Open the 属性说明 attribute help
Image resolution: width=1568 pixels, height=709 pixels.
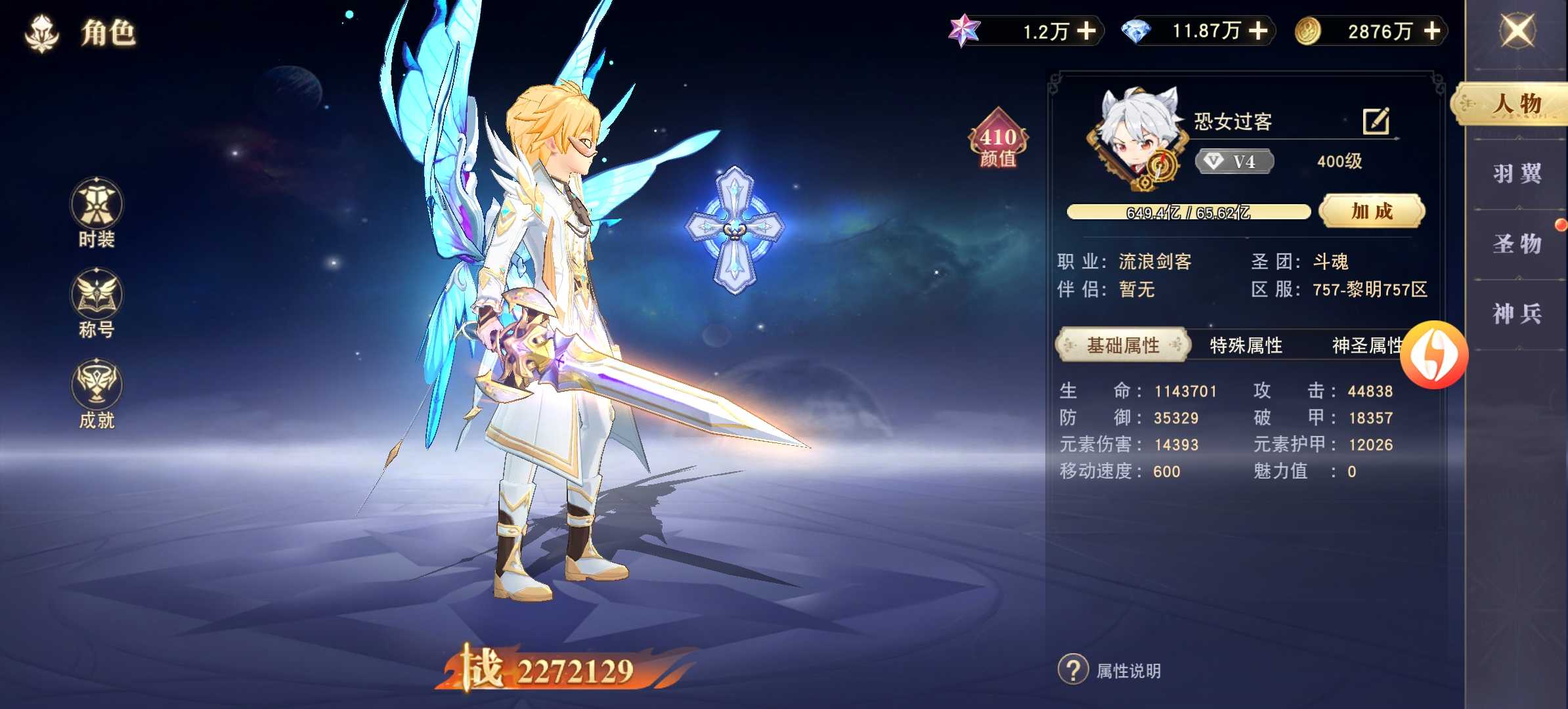pyautogui.click(x=1110, y=670)
